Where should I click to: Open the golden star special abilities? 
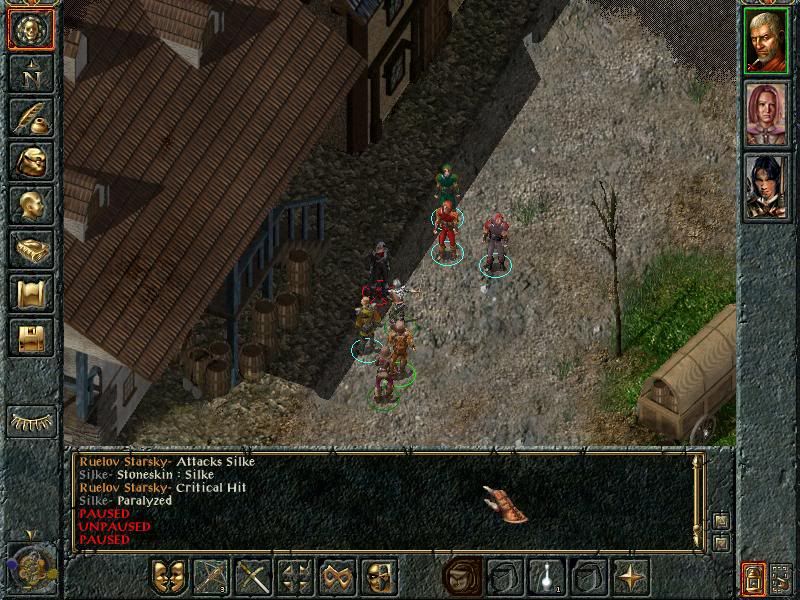point(631,577)
